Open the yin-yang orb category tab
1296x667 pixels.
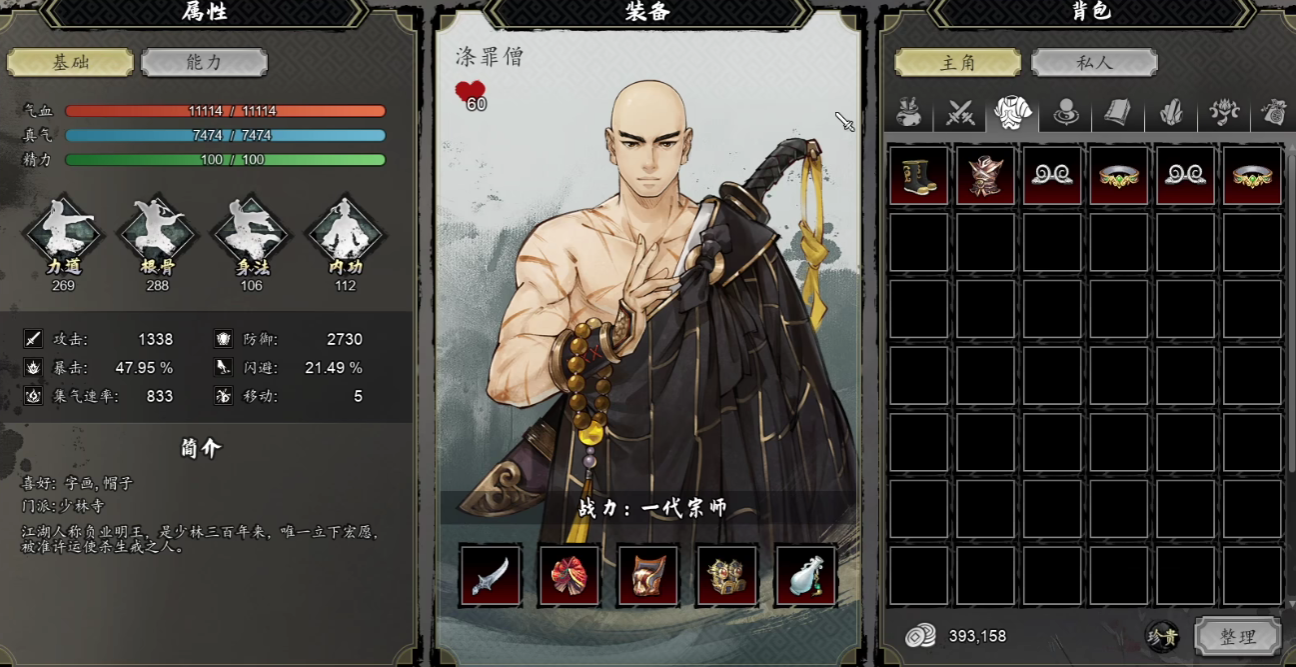pyautogui.click(x=1066, y=113)
